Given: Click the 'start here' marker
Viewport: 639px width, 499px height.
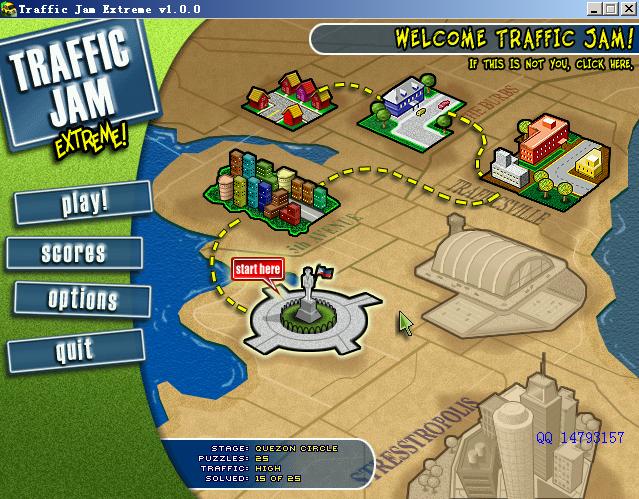Looking at the screenshot, I should 258,268.
